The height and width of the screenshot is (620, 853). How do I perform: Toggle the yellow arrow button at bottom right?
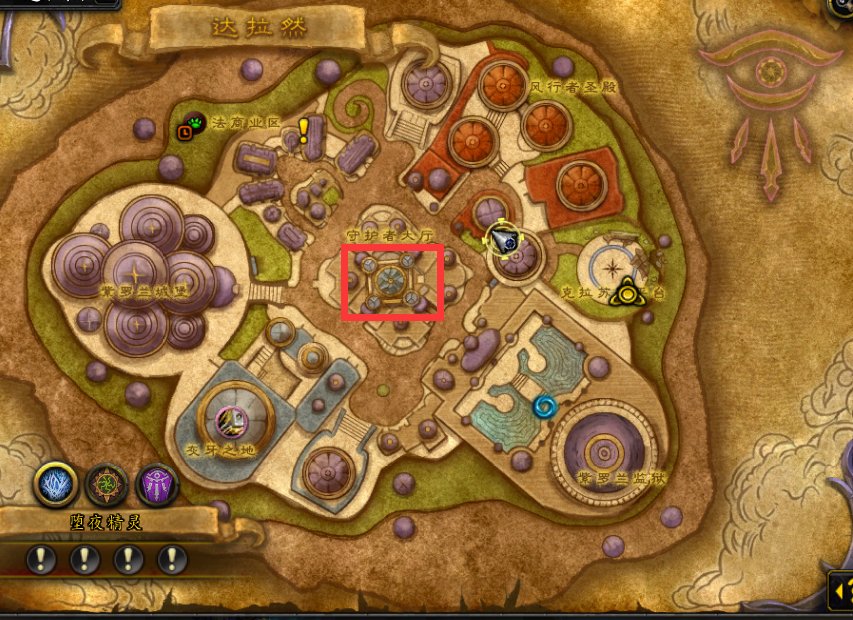[x=839, y=594]
